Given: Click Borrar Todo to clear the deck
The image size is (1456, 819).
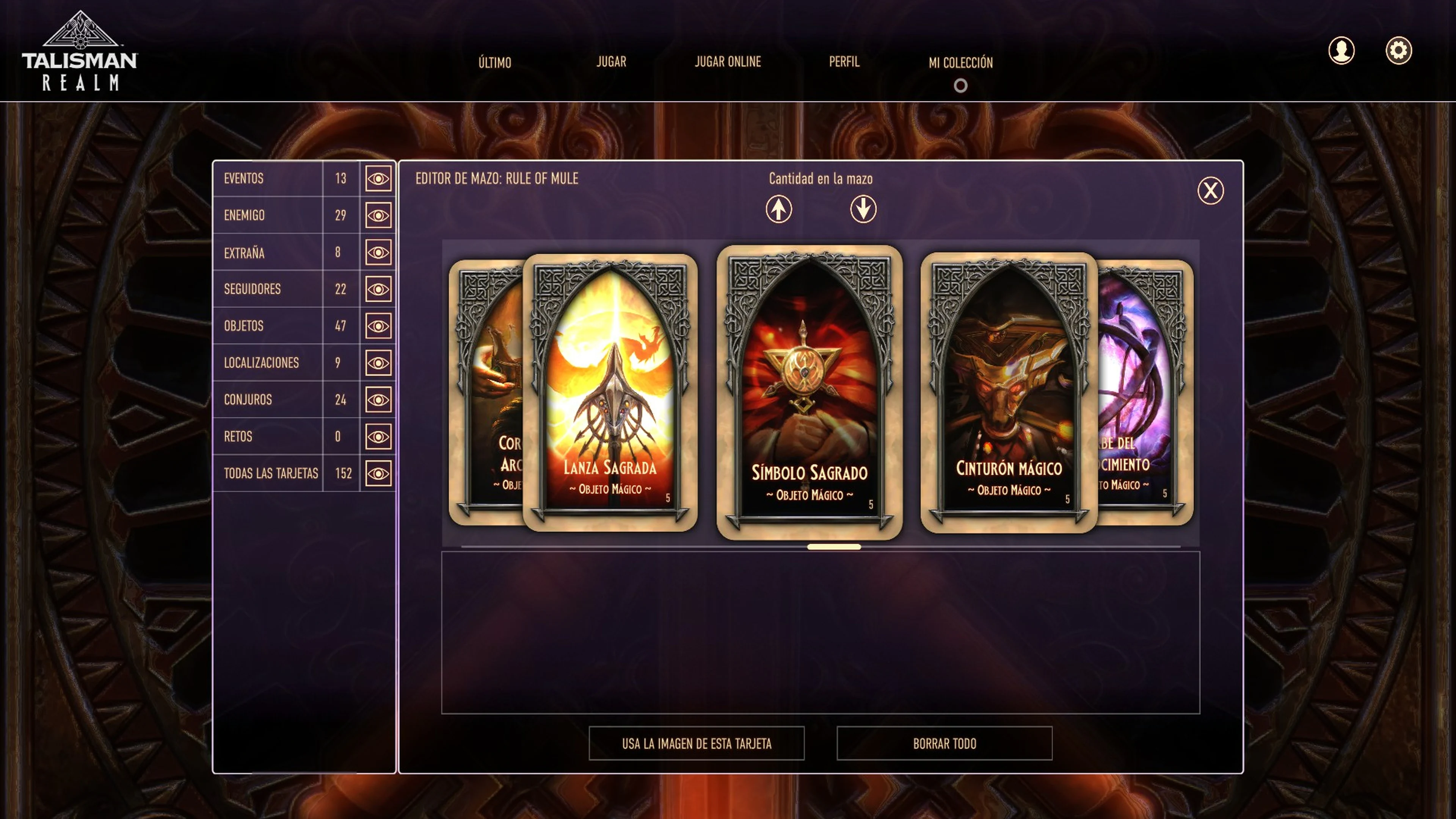Looking at the screenshot, I should coord(945,743).
